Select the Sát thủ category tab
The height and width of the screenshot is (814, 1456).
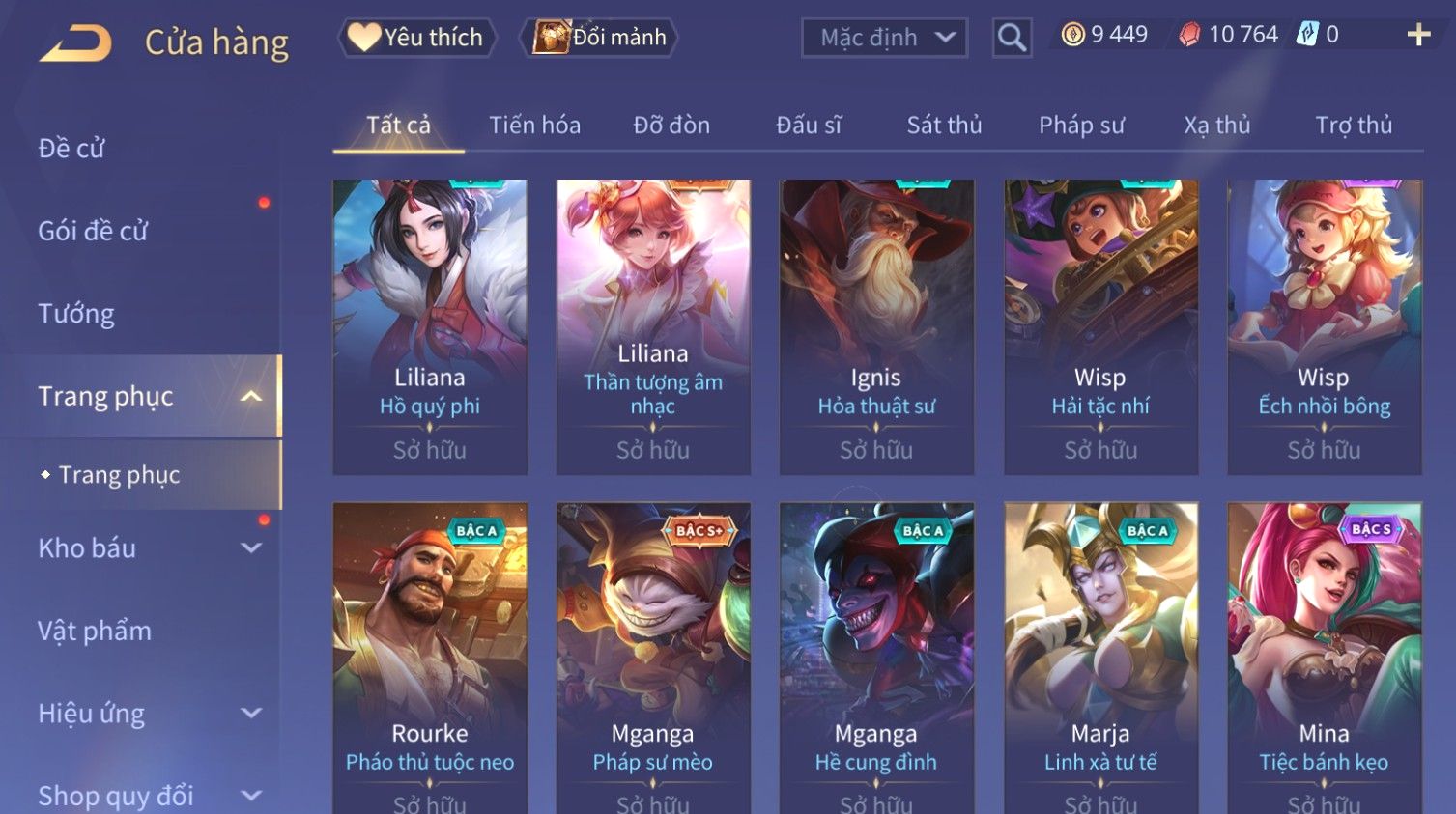944,126
